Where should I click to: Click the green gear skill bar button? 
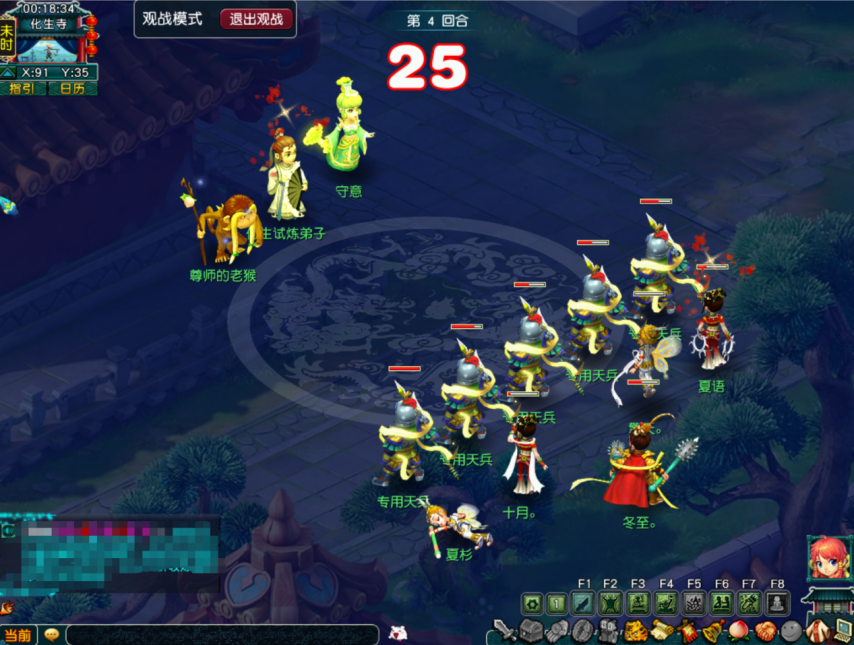(x=532, y=603)
